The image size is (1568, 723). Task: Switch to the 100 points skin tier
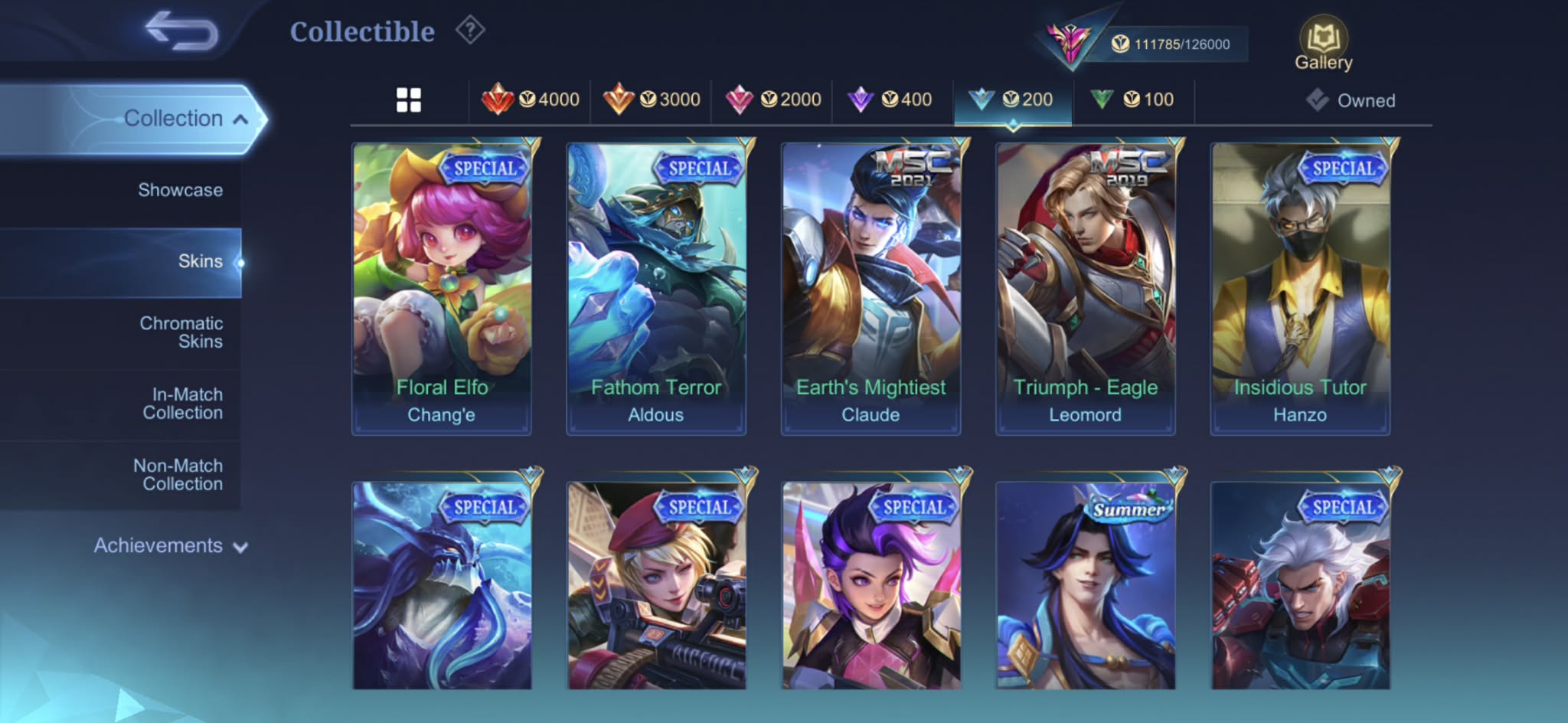[1132, 100]
